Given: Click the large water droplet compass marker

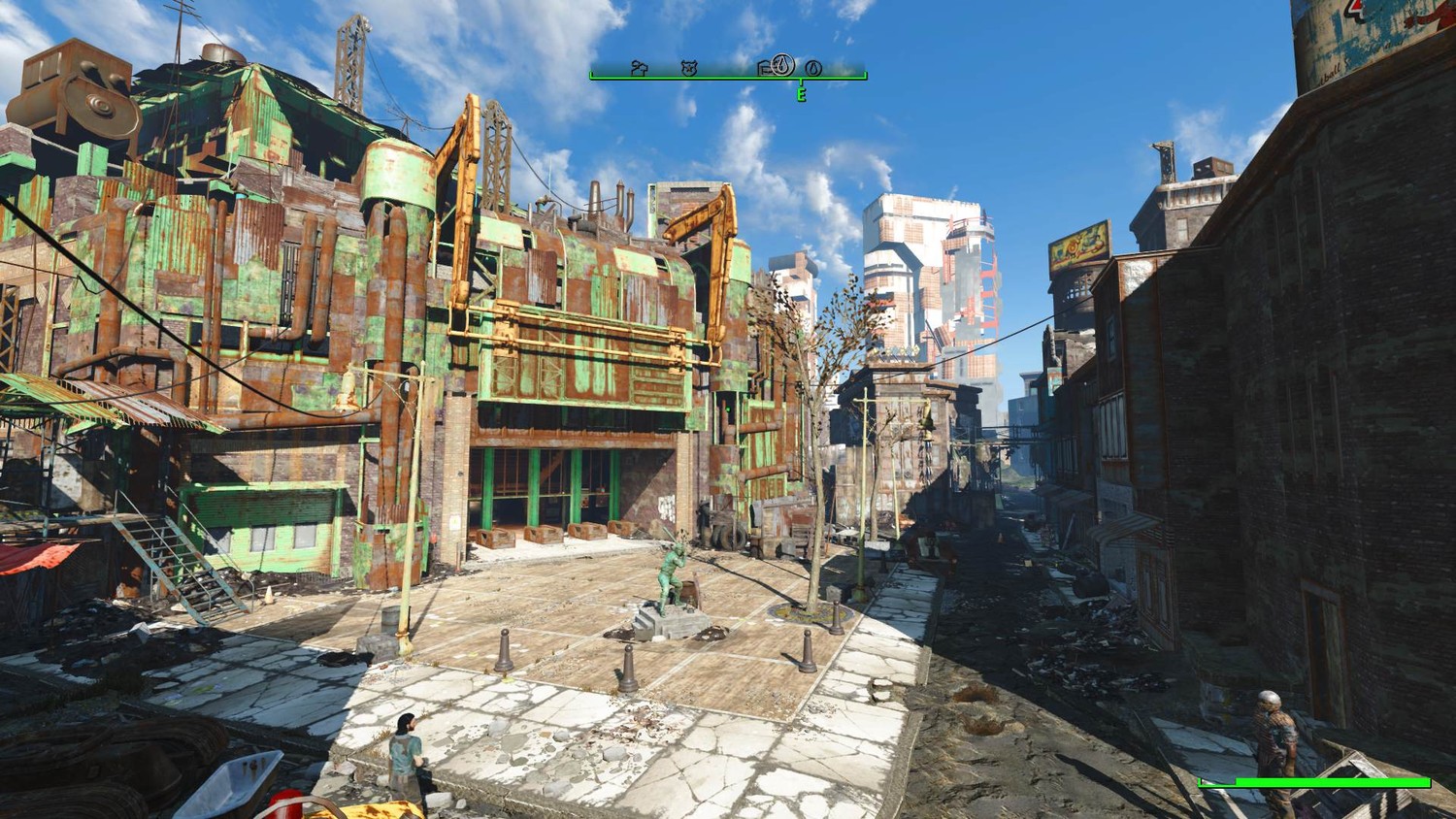Looking at the screenshot, I should (x=783, y=65).
